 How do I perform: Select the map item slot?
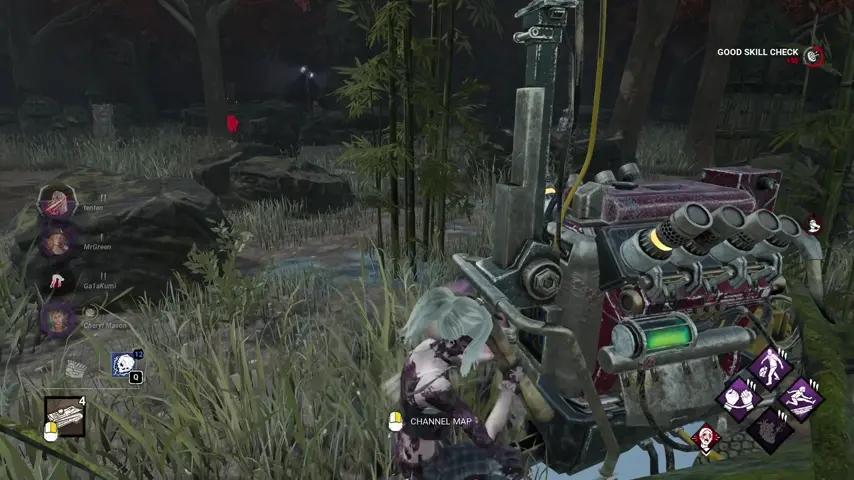point(64,416)
